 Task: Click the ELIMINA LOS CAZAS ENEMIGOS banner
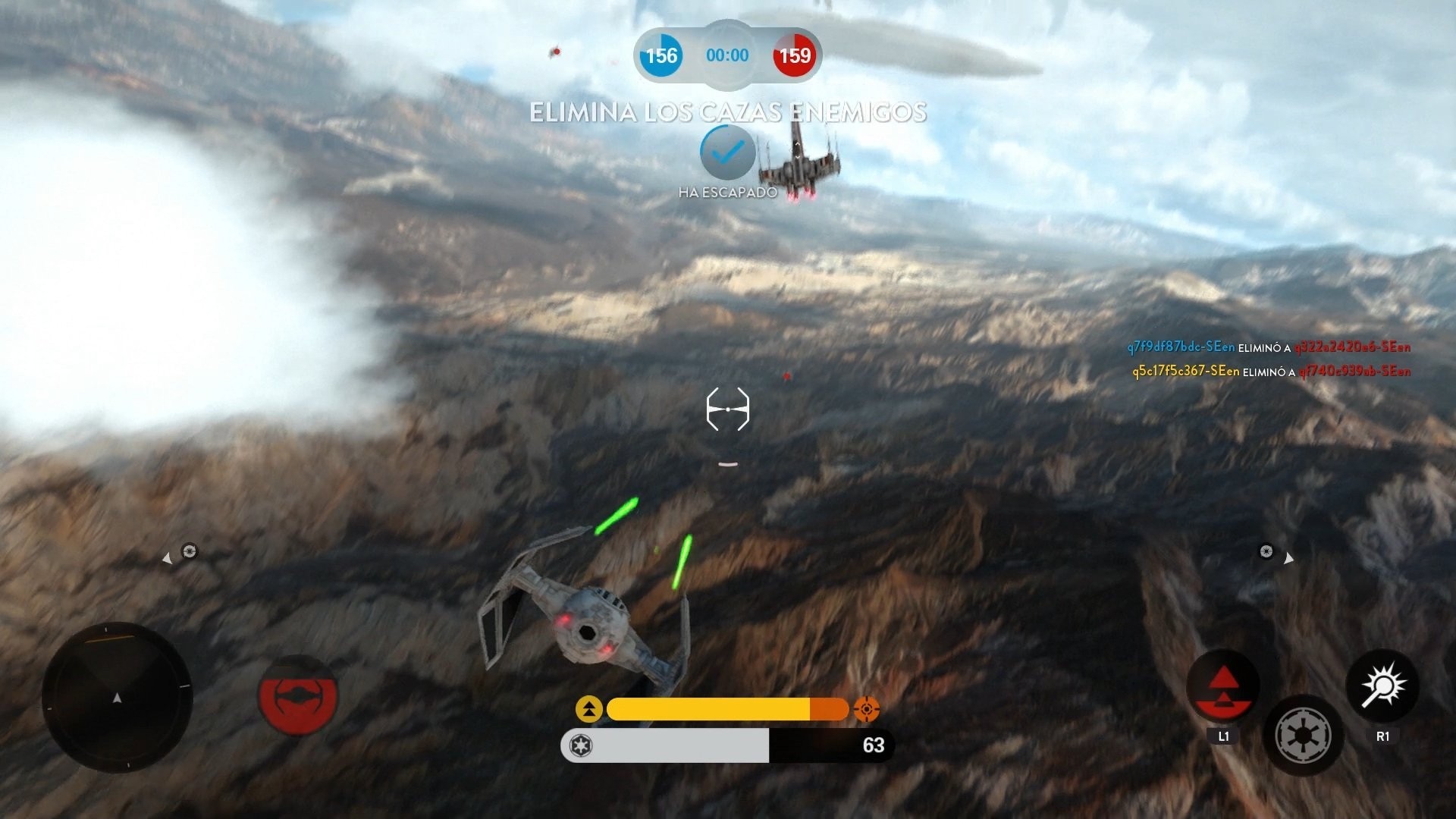pyautogui.click(x=727, y=112)
